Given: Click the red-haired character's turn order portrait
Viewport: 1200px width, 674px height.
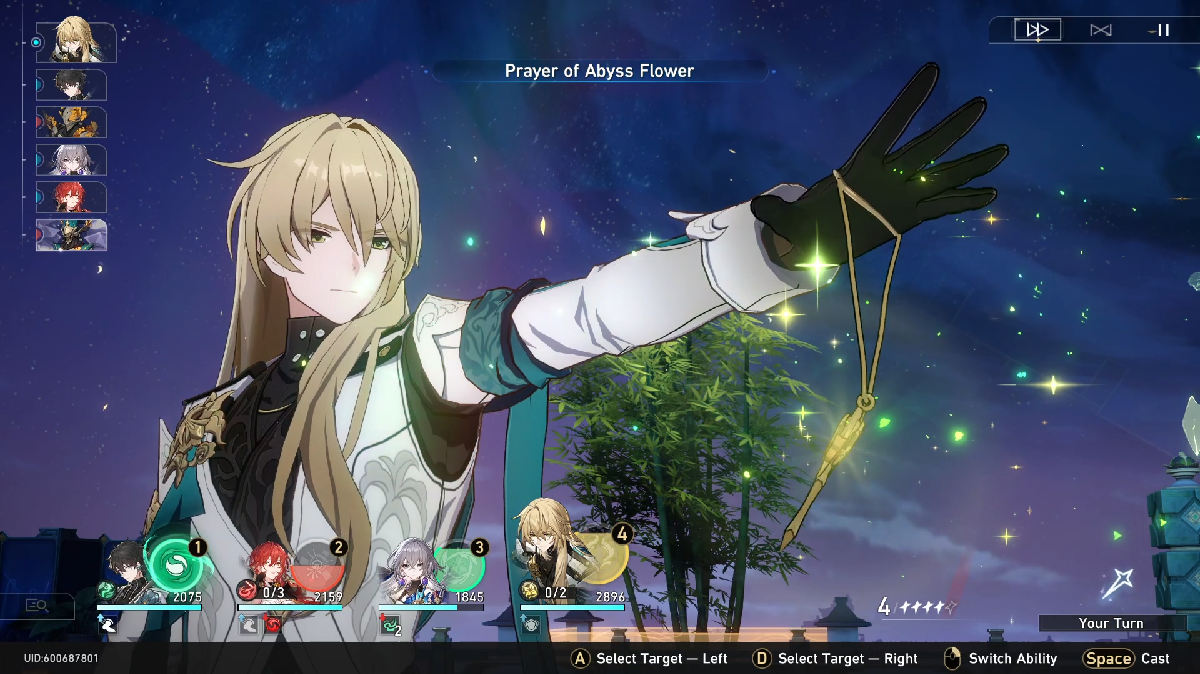Looking at the screenshot, I should coord(72,197).
